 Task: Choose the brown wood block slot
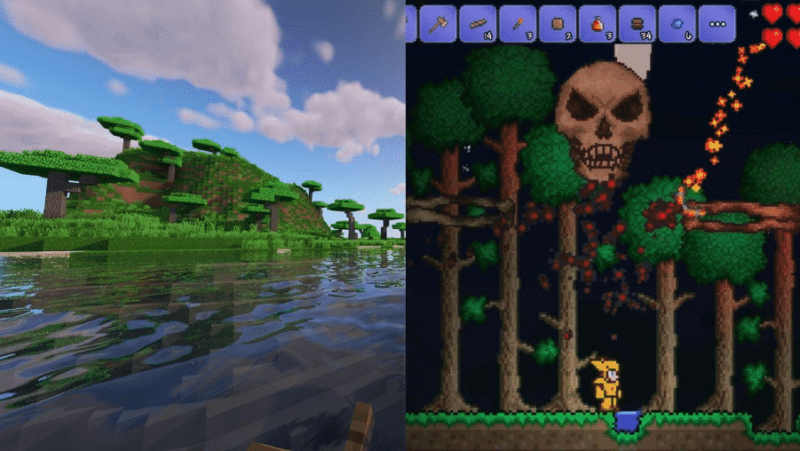coord(558,23)
